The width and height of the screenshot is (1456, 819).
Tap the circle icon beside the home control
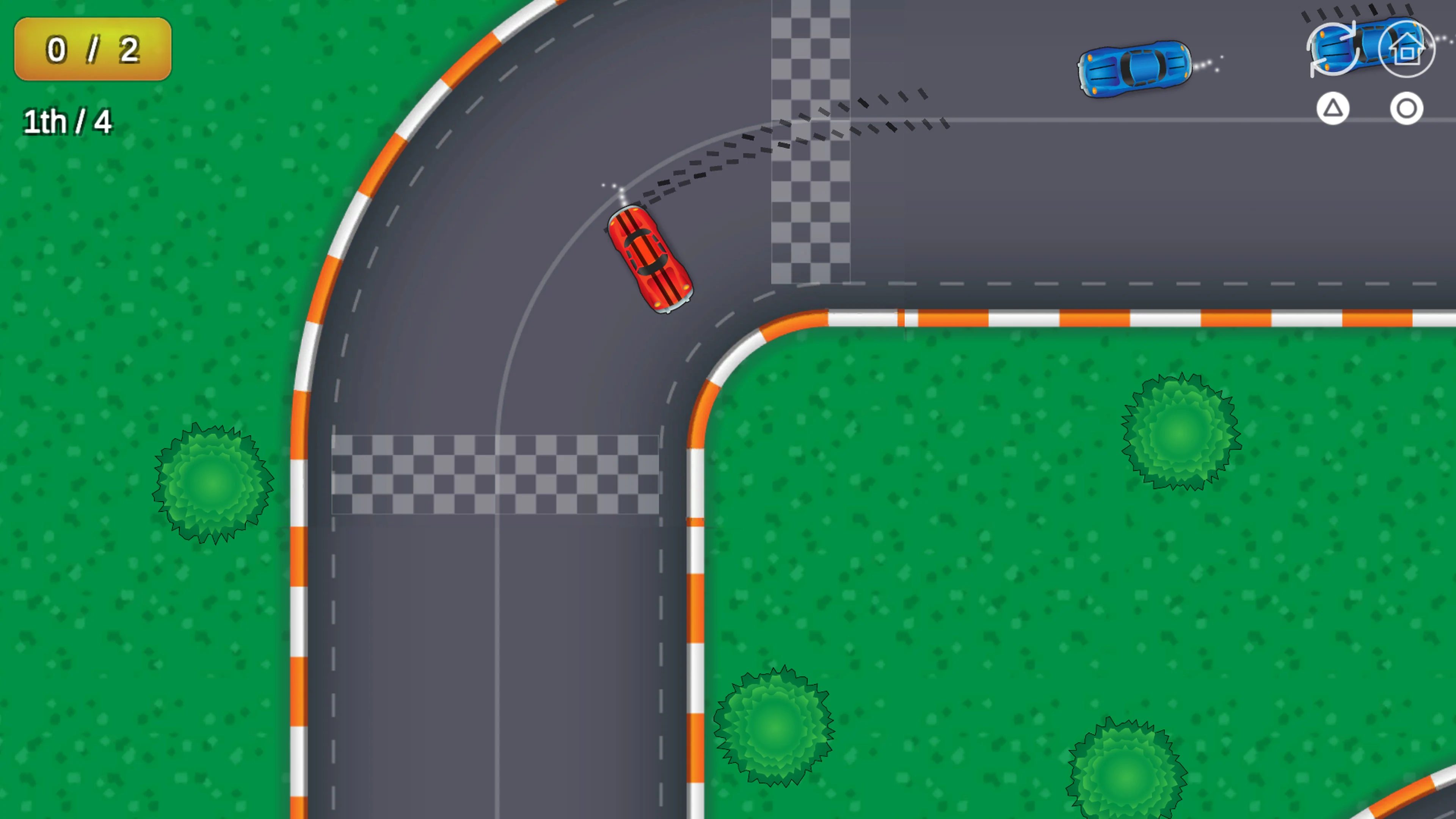[1407, 108]
